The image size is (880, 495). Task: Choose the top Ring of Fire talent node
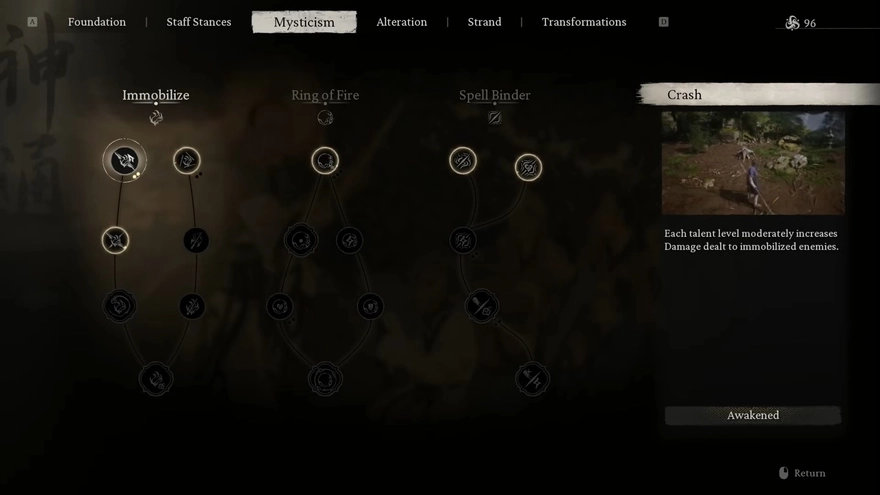click(325, 160)
